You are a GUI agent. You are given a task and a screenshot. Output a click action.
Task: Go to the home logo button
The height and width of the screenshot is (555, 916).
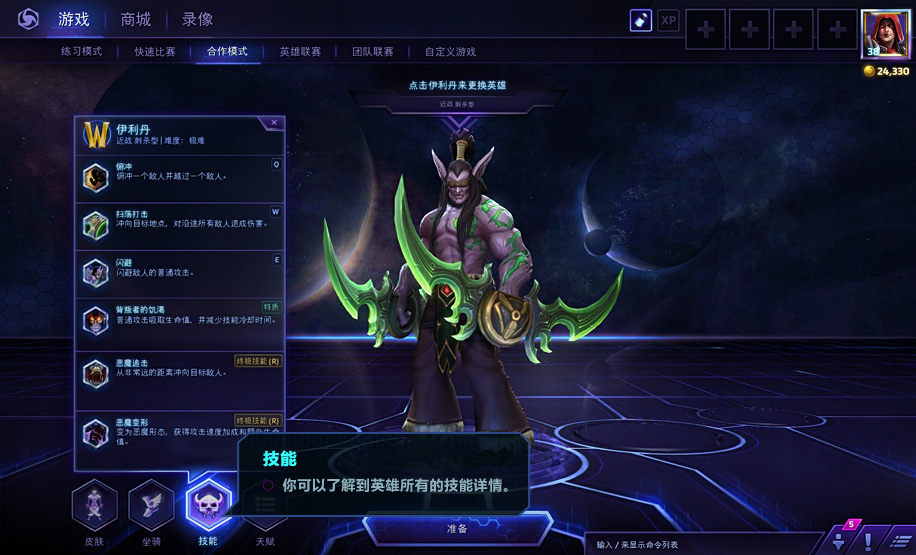pos(28,19)
